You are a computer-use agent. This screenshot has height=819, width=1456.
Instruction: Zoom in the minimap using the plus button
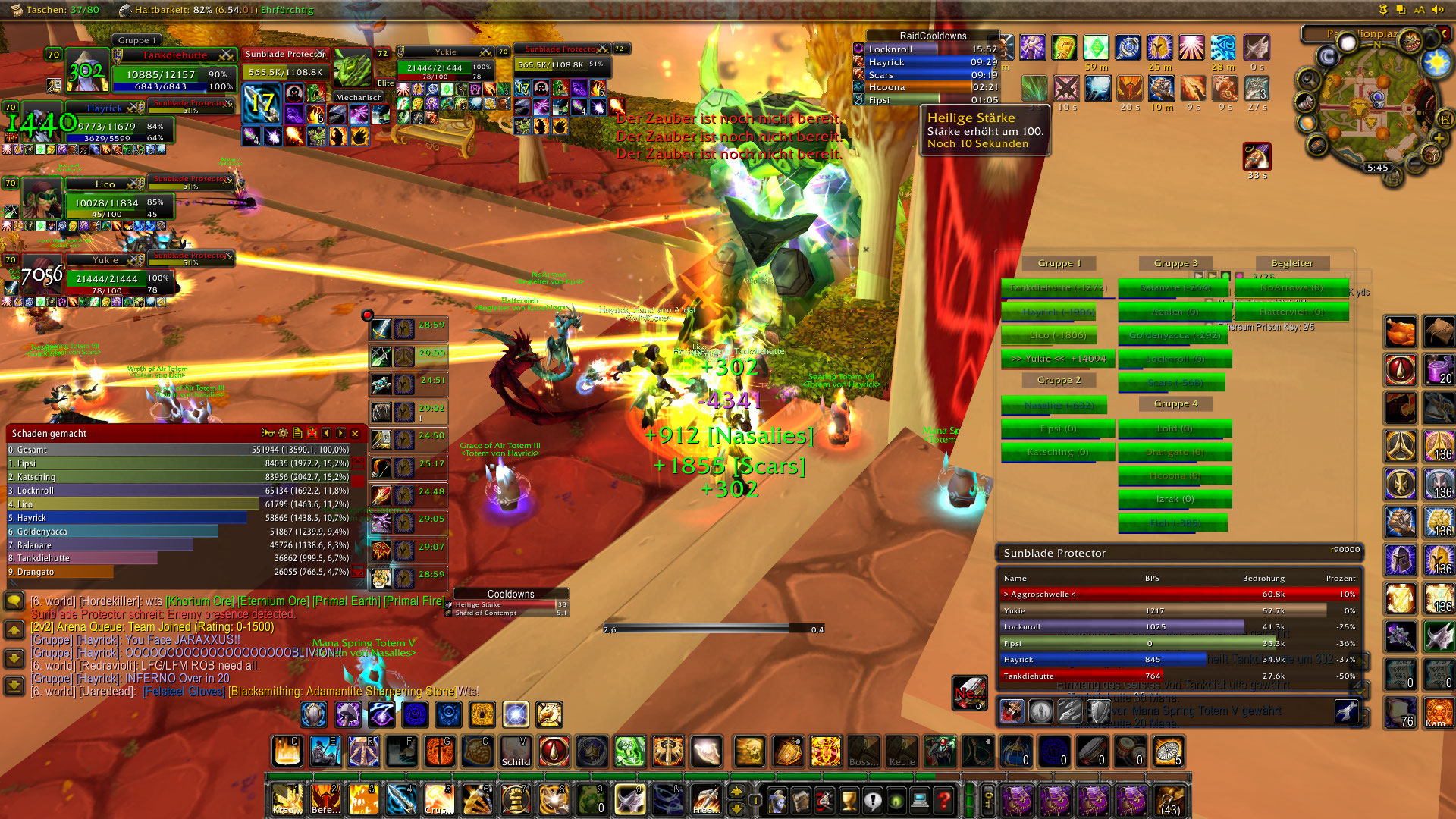pyautogui.click(x=1439, y=137)
